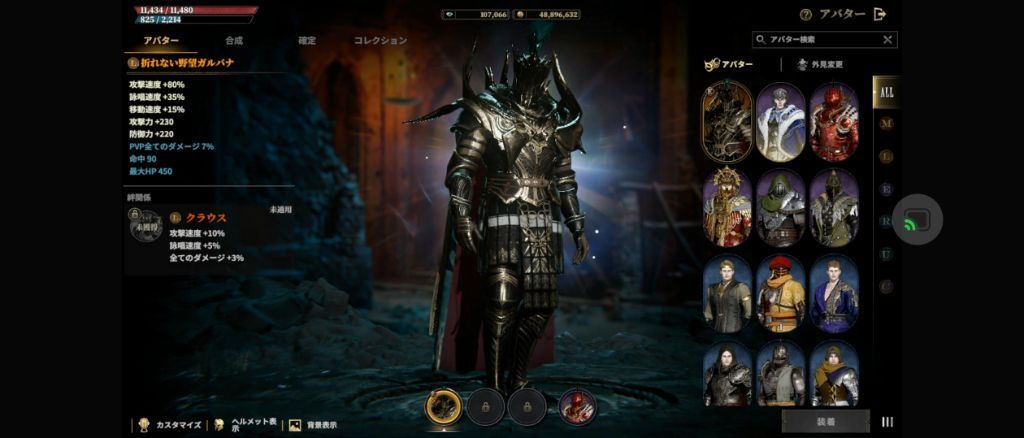Select the red avatar preset slot below the character
Screen dimensions: 1024x438
[x=577, y=407]
